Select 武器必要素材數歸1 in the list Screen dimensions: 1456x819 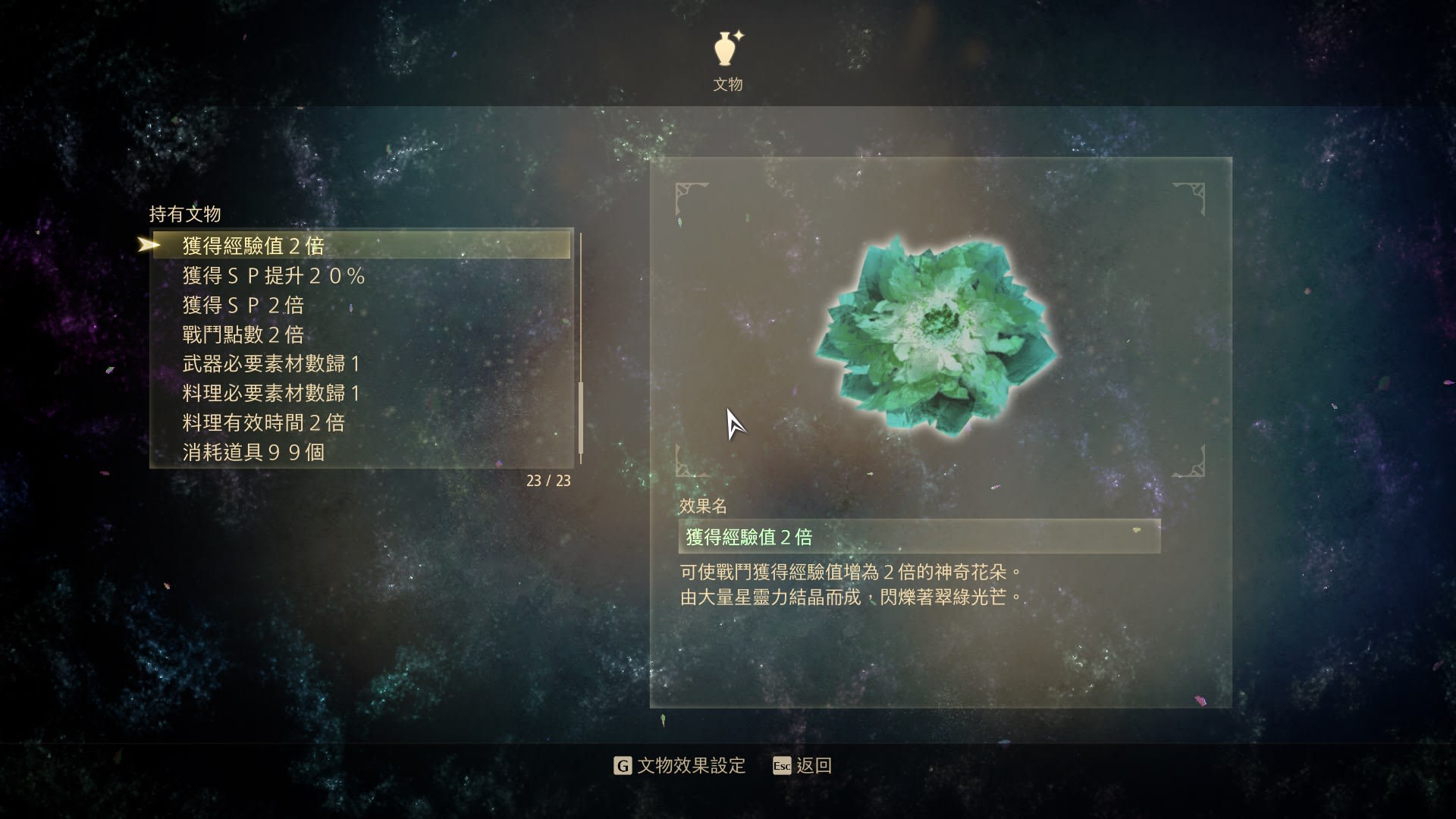click(271, 364)
